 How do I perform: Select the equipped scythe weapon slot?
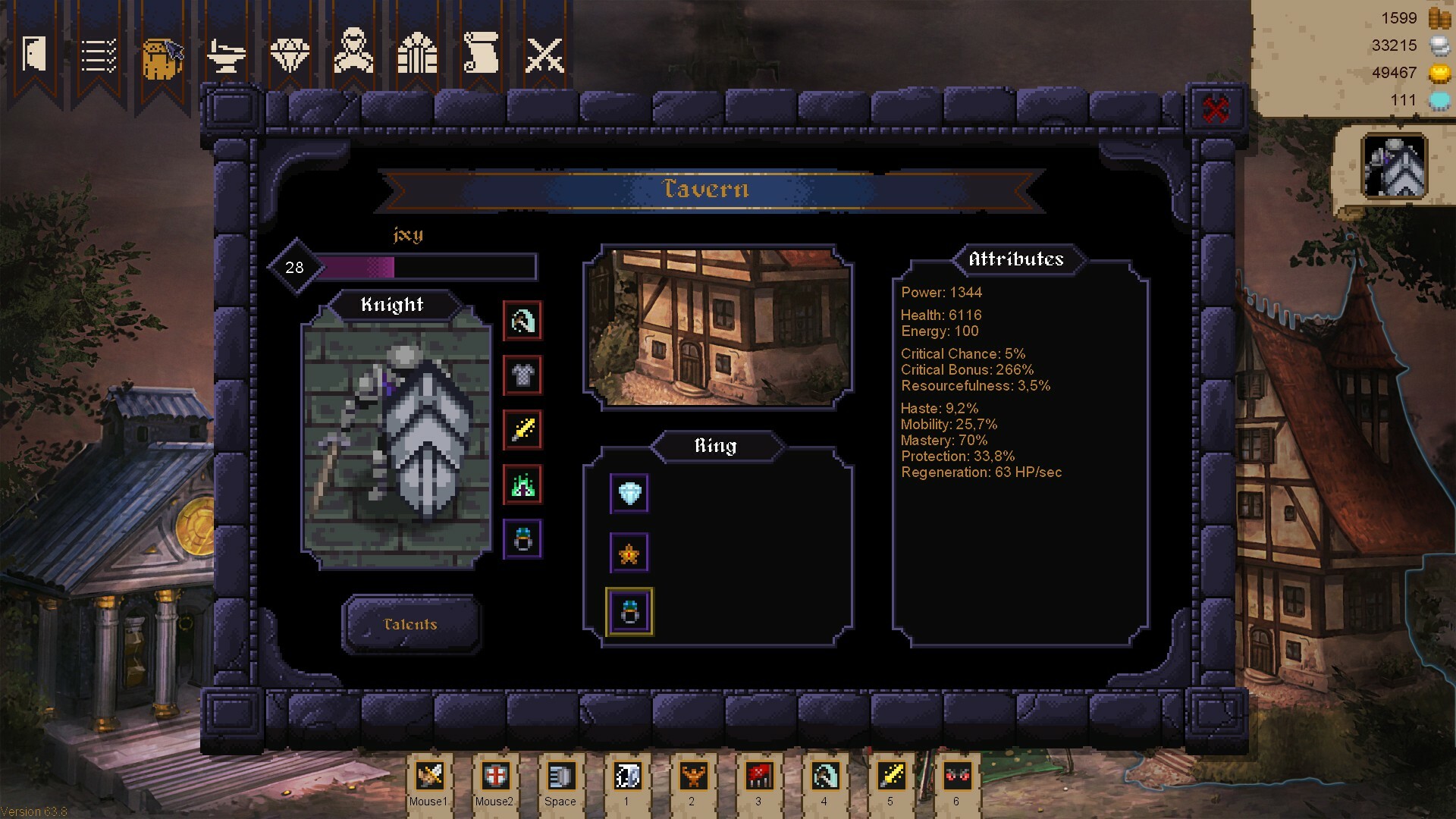coord(522,321)
